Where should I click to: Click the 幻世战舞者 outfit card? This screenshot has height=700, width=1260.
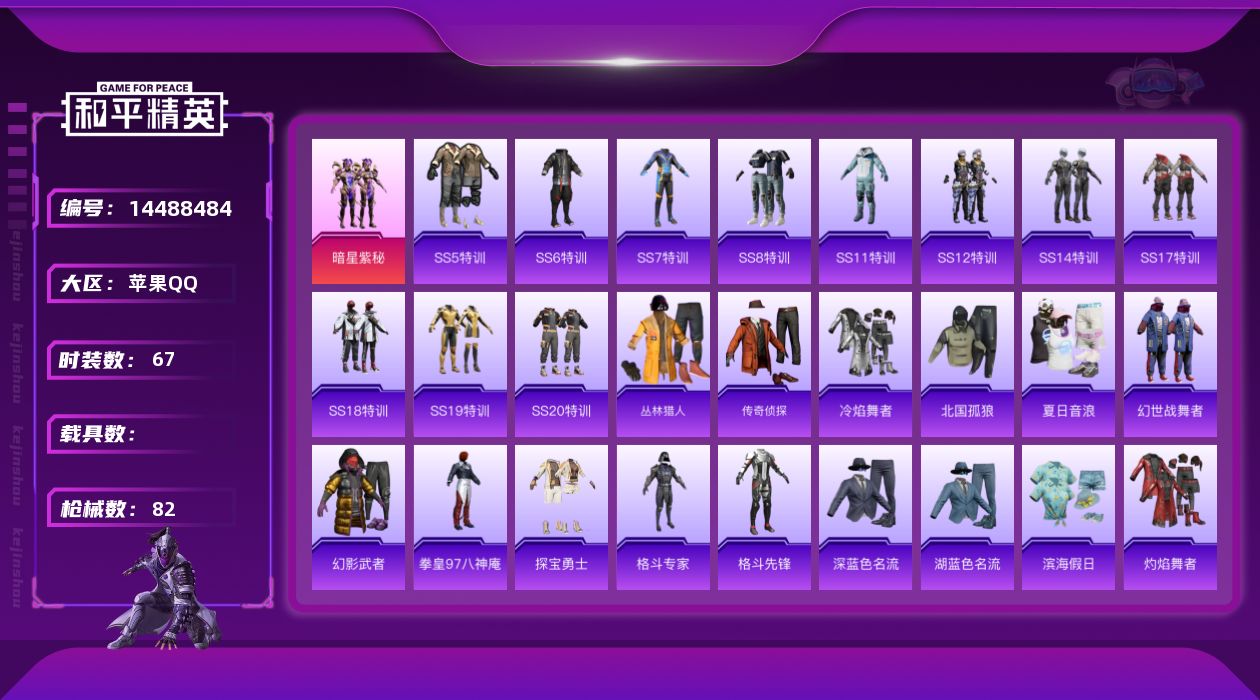click(x=1170, y=363)
